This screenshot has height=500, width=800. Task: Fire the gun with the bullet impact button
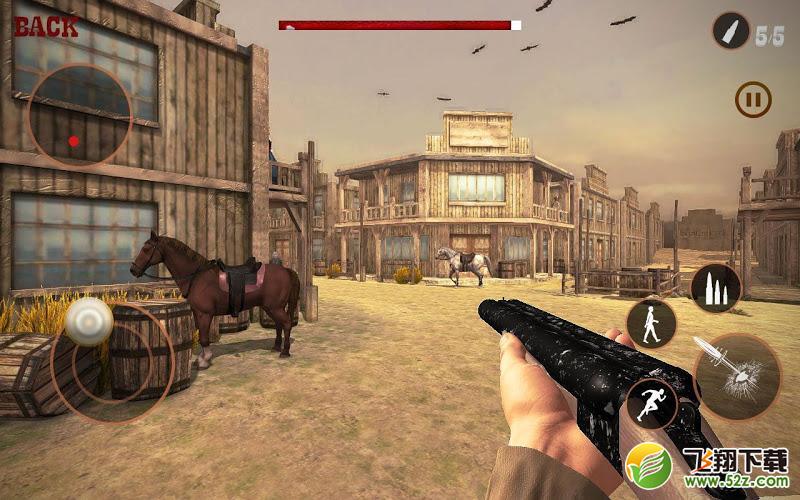[737, 376]
